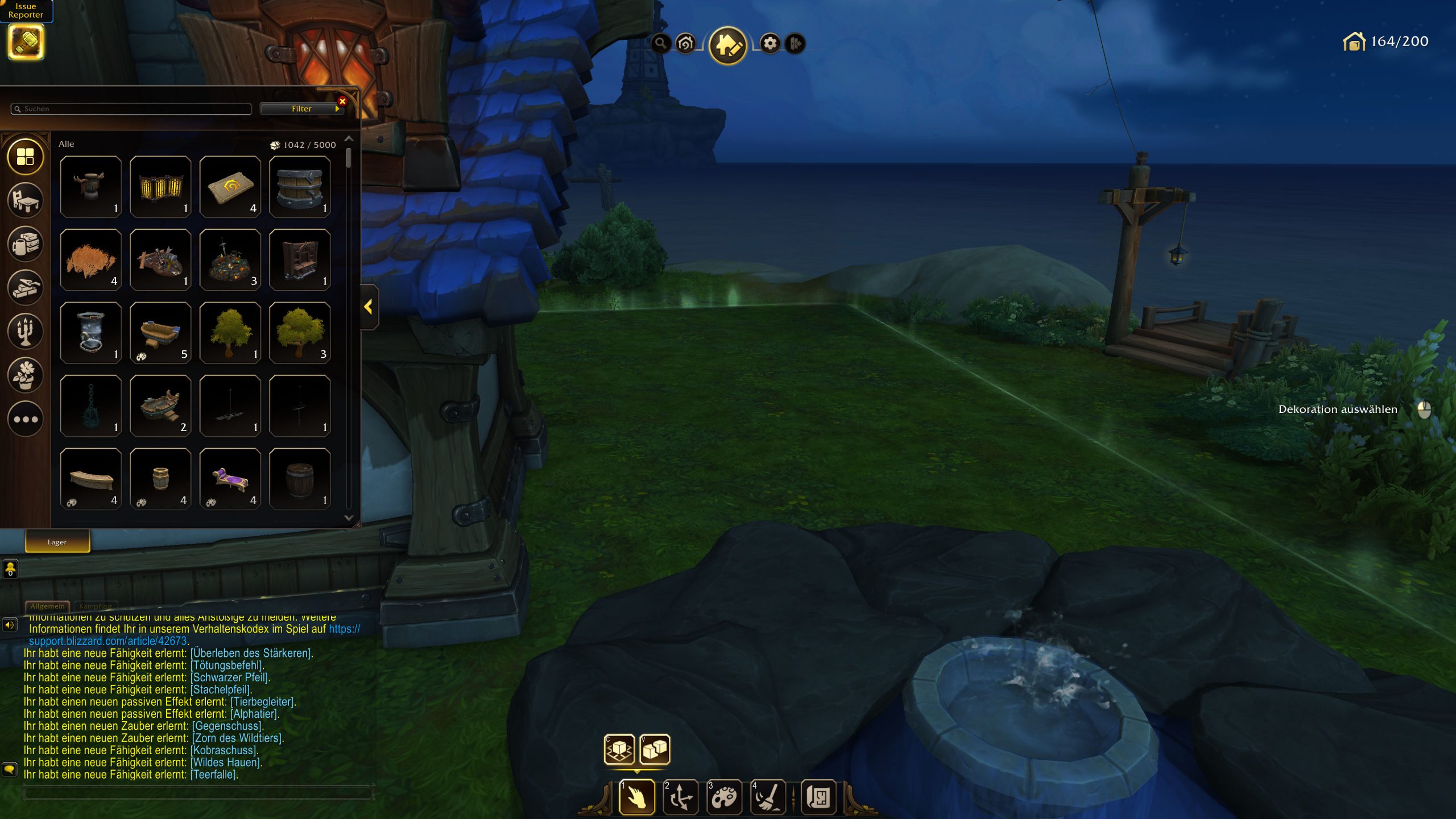Open the three-dots miscellaneous category

(x=26, y=419)
